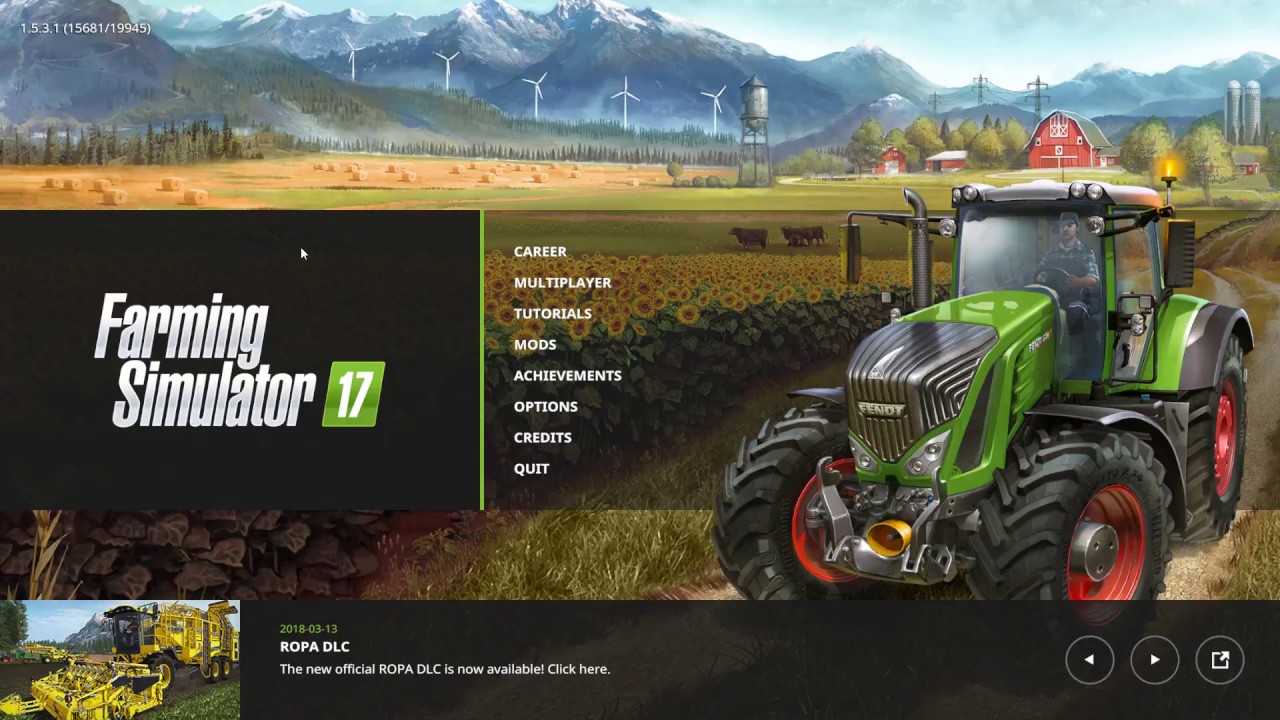1280x720 pixels.
Task: Open TUTORIALS
Action: 553,313
